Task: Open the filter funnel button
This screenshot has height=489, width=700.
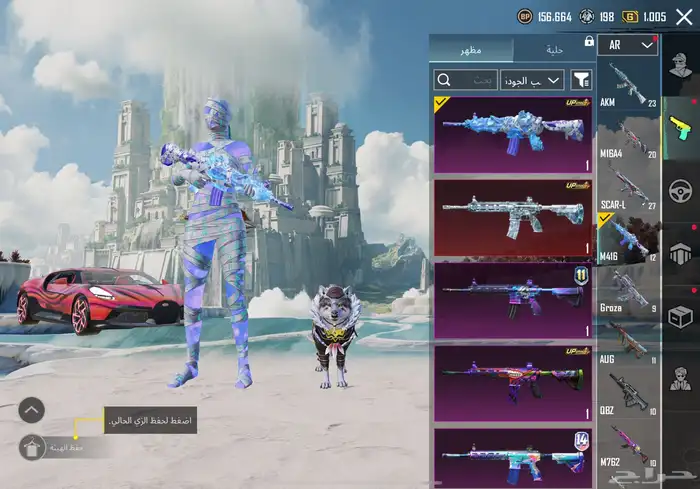Action: pos(583,79)
